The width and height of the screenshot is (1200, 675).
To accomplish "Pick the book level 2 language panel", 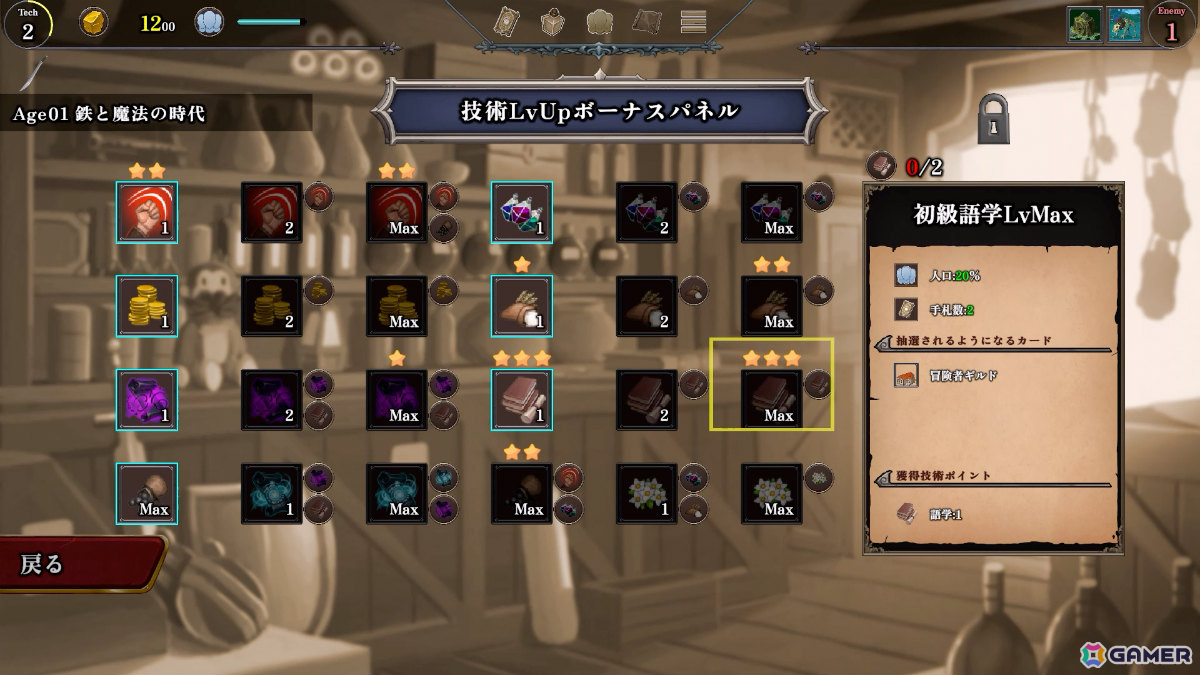I will tap(647, 400).
